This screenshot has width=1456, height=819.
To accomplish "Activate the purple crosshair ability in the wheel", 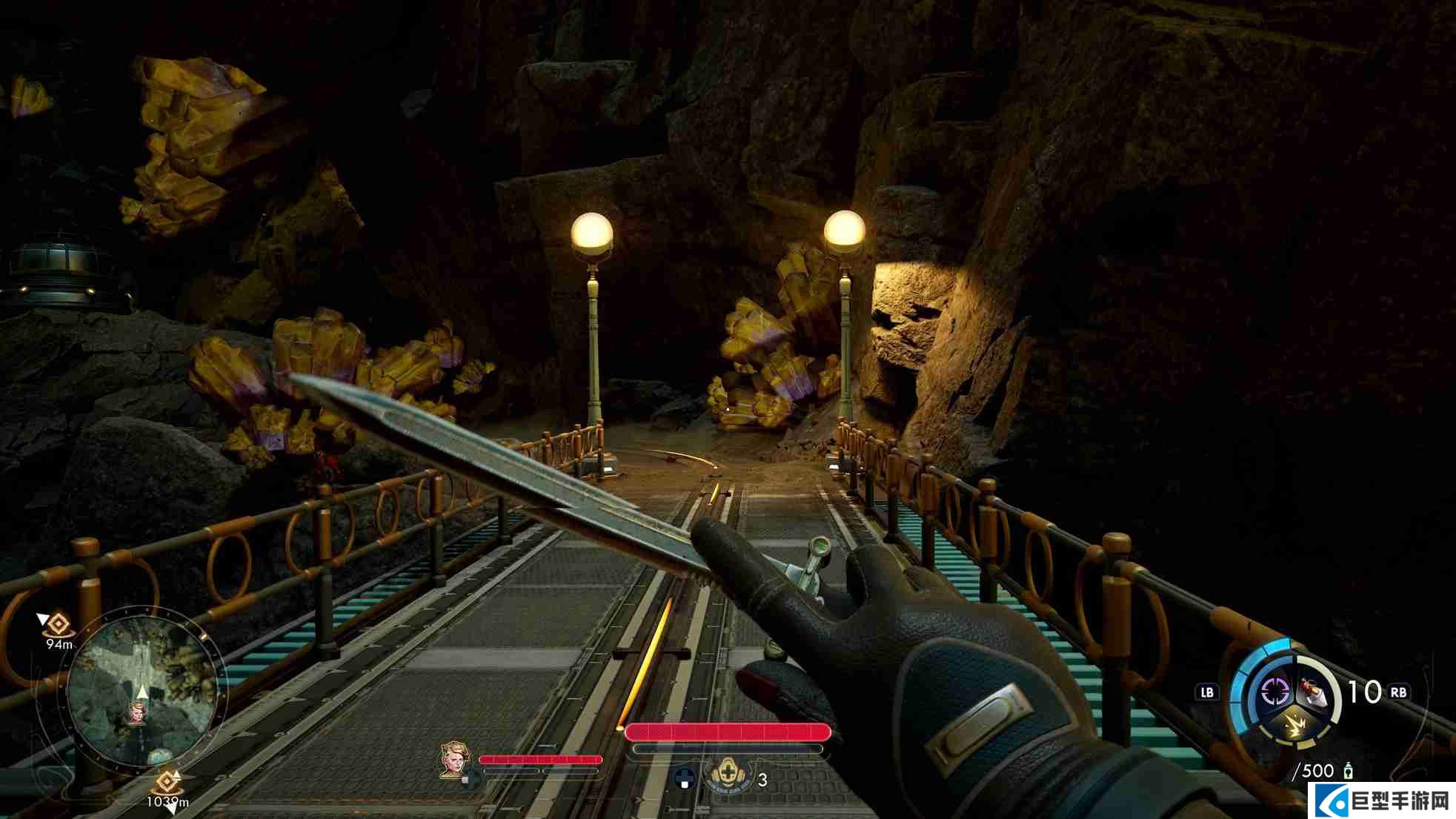I will click(1274, 692).
